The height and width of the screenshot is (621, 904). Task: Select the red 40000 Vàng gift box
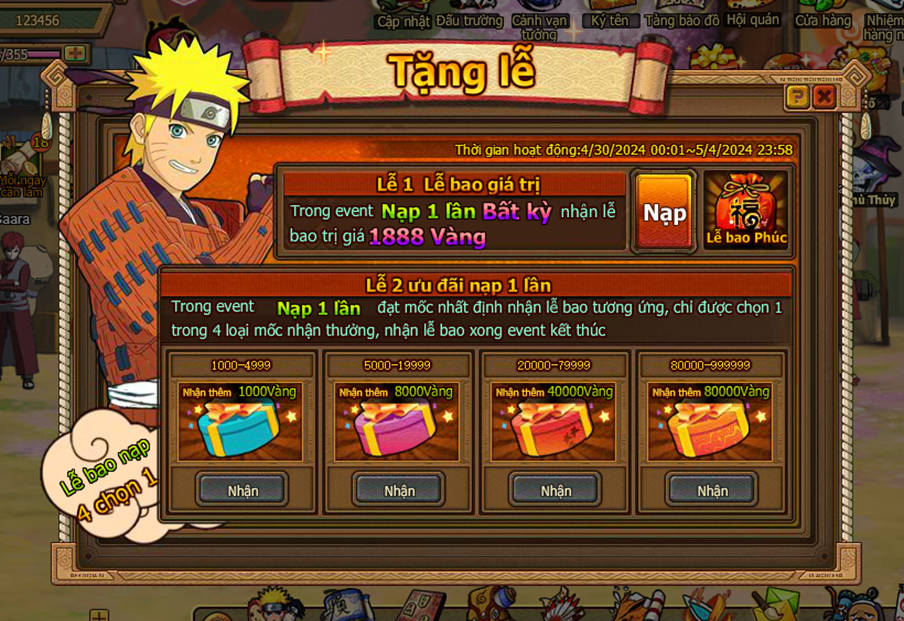click(553, 430)
